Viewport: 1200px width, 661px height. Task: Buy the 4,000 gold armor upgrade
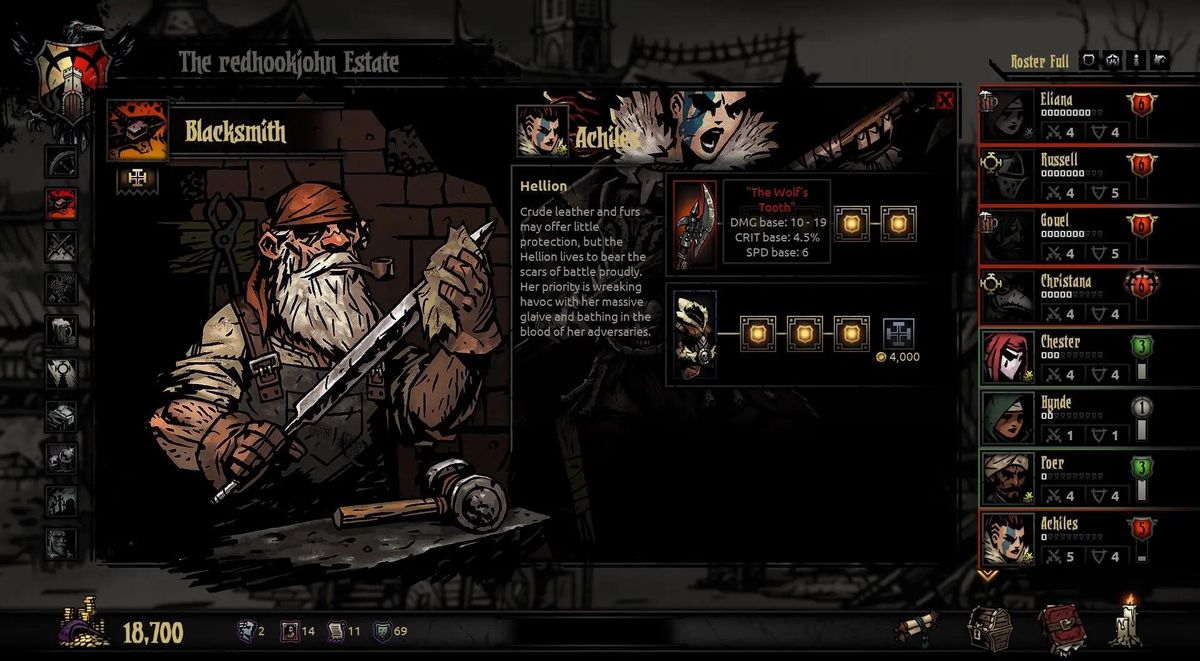point(898,334)
